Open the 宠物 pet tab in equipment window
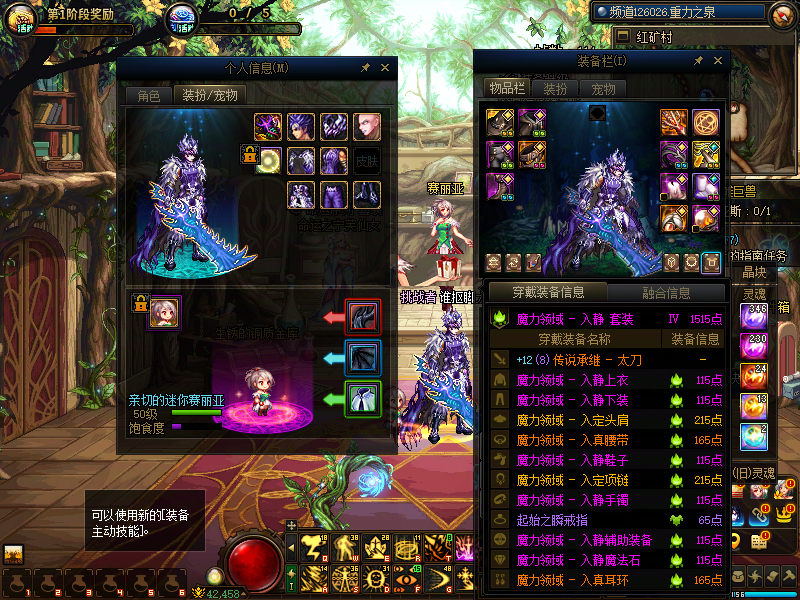Viewport: 800px width, 600px height. 603,88
